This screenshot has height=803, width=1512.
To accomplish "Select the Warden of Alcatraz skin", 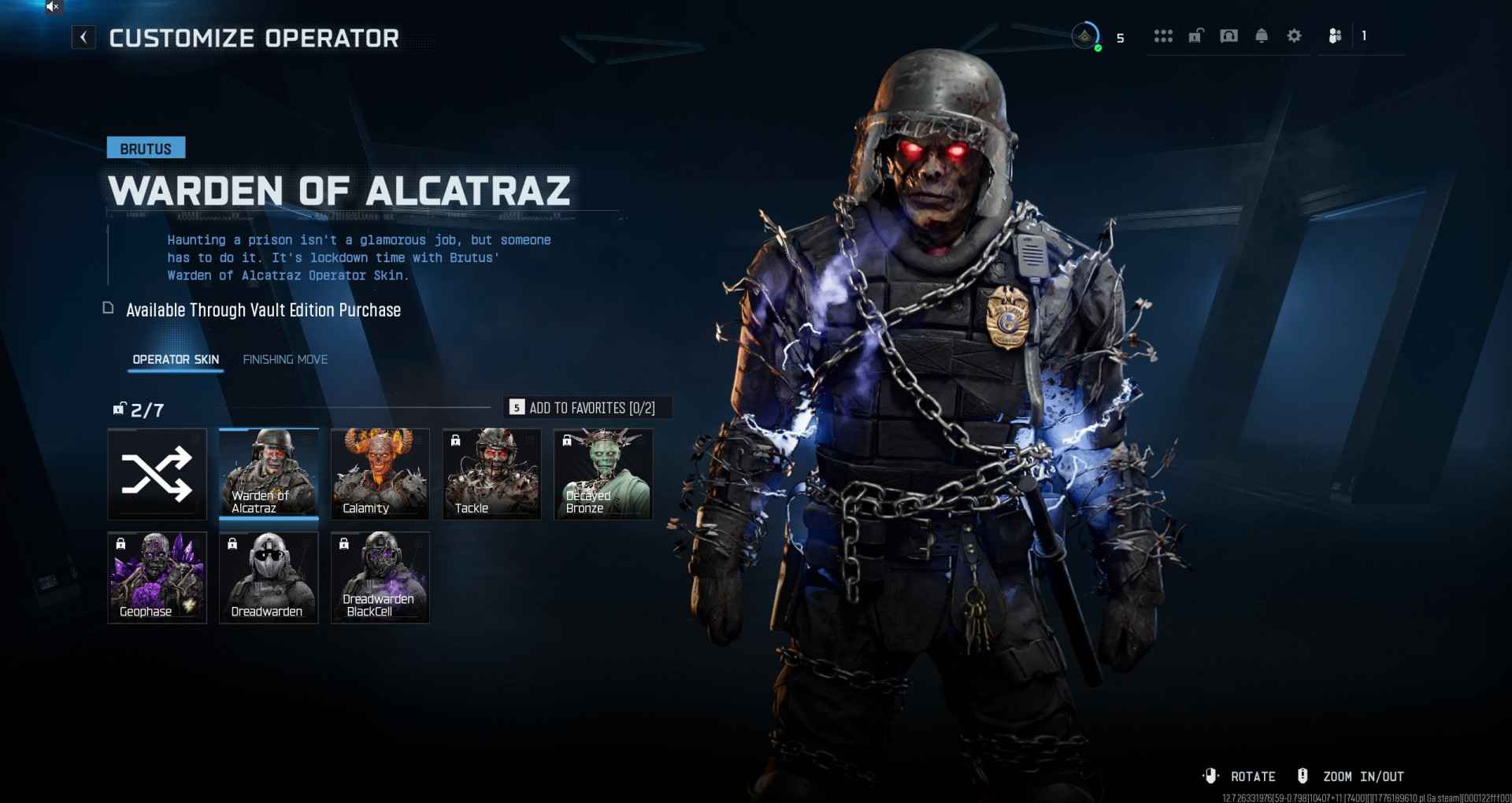I will (269, 474).
